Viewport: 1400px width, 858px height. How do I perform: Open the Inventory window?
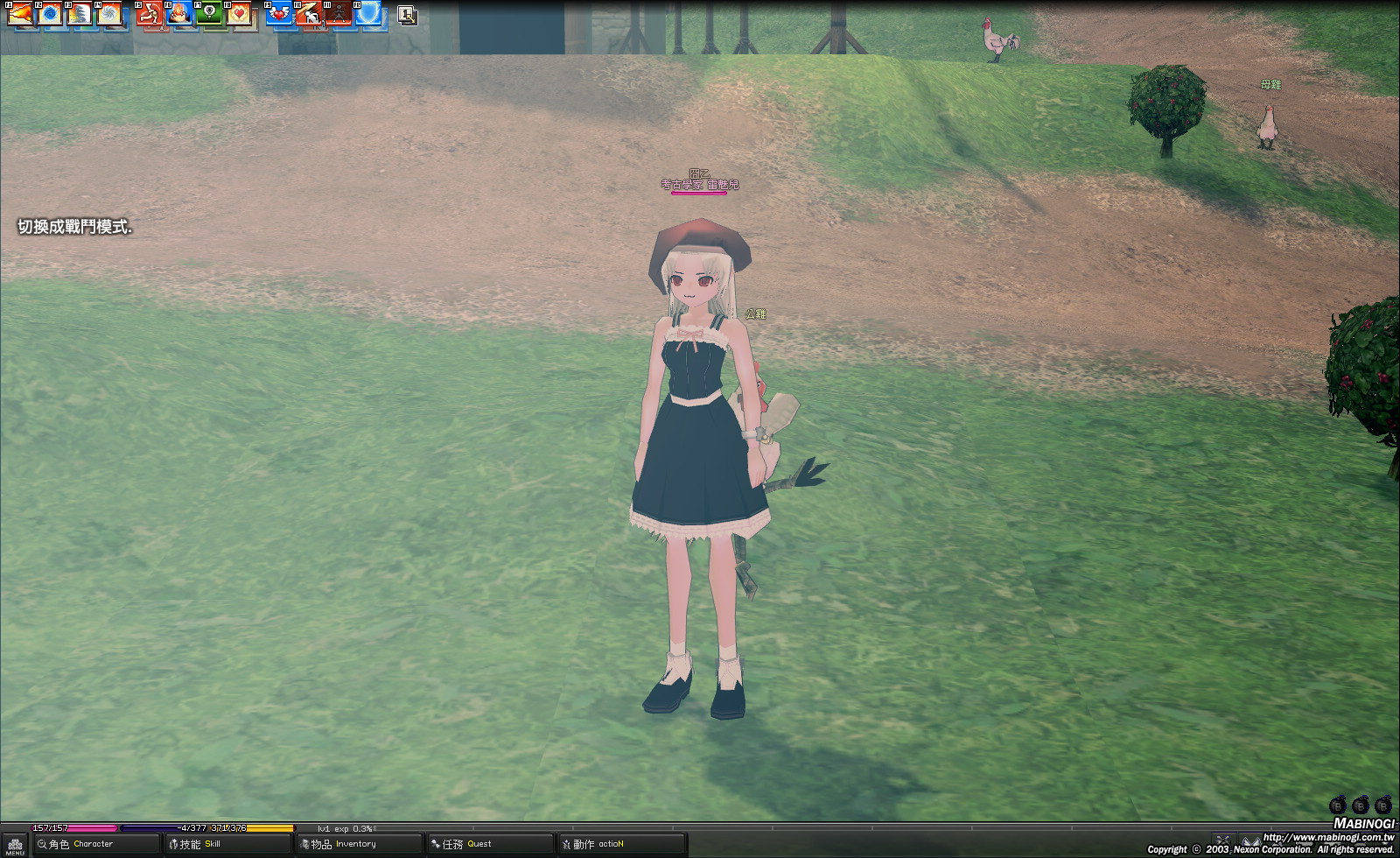coord(359,844)
